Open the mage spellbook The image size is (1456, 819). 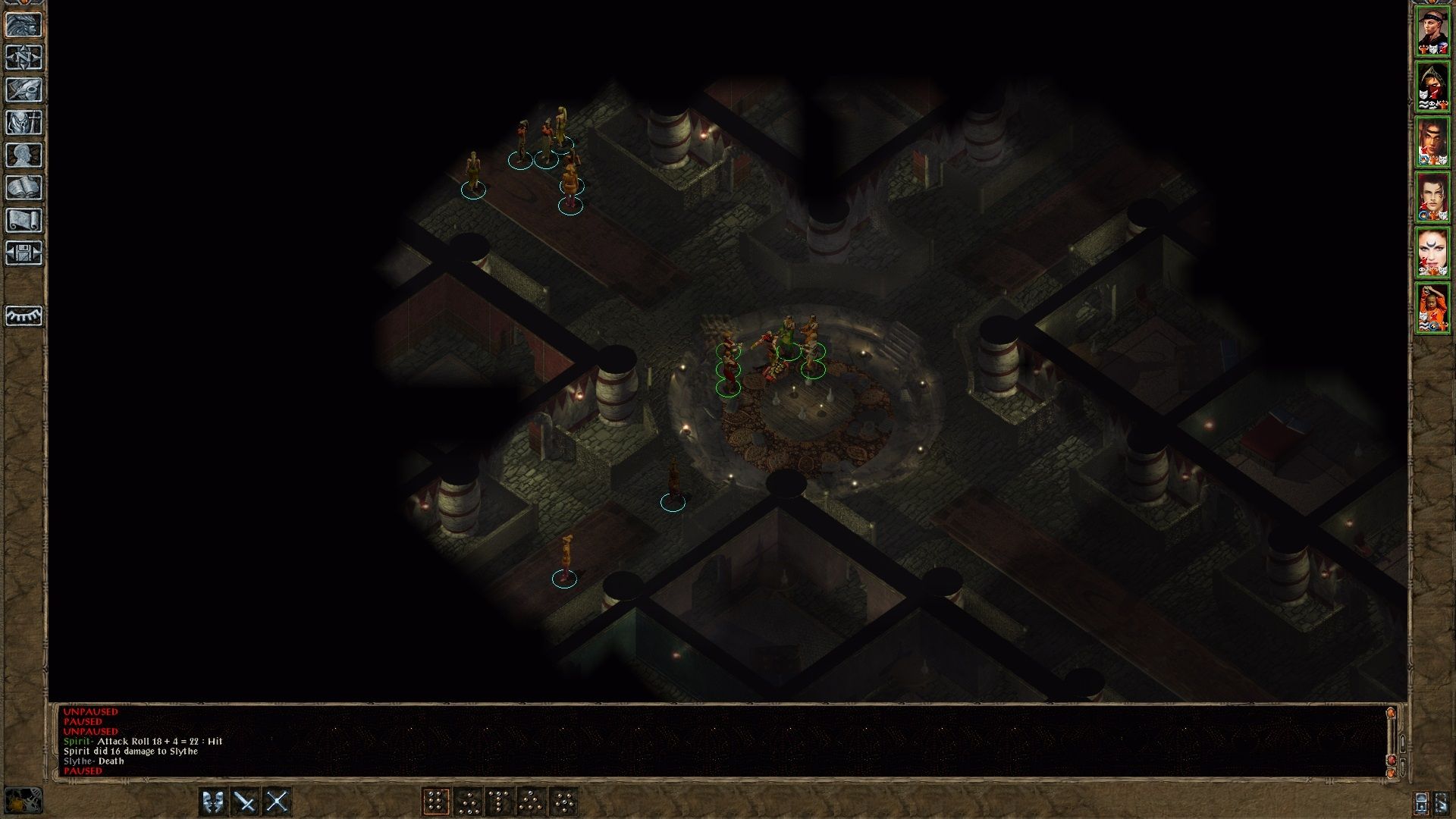tap(24, 188)
